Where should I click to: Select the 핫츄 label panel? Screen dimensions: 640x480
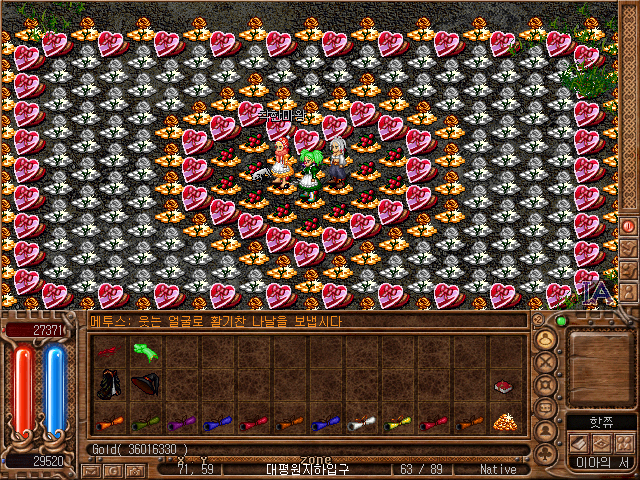click(600, 423)
